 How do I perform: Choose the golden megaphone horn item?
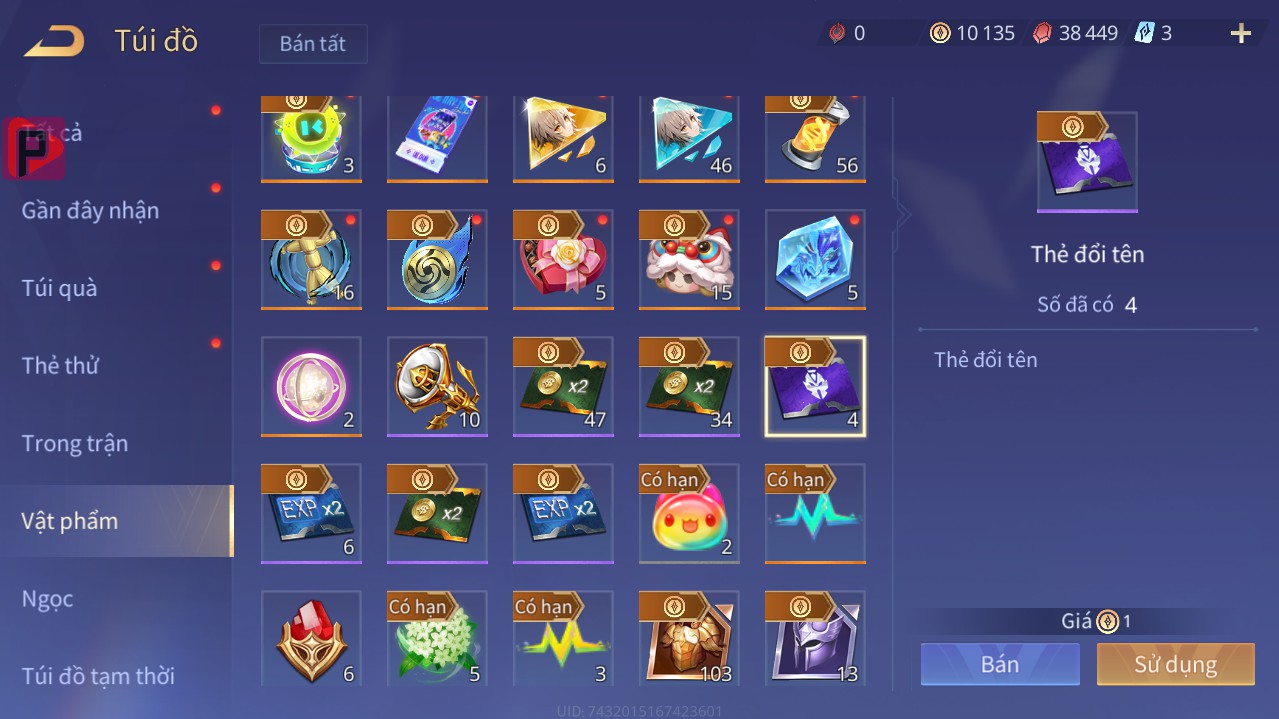[437, 387]
